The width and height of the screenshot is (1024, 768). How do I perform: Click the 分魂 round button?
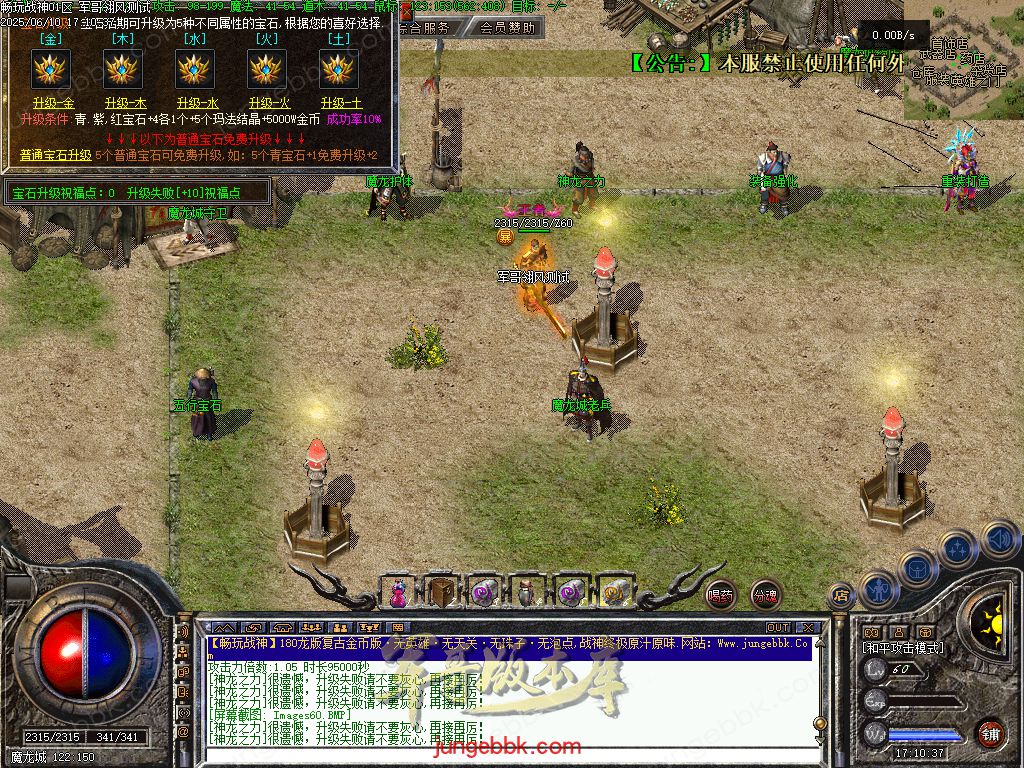[x=765, y=595]
